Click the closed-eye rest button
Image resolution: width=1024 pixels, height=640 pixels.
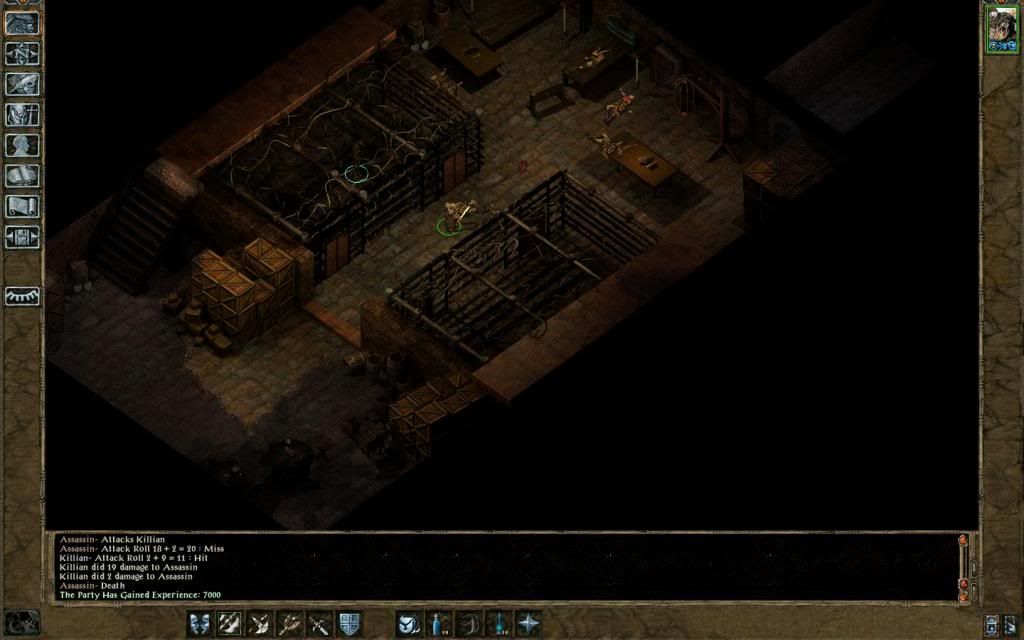(x=22, y=296)
